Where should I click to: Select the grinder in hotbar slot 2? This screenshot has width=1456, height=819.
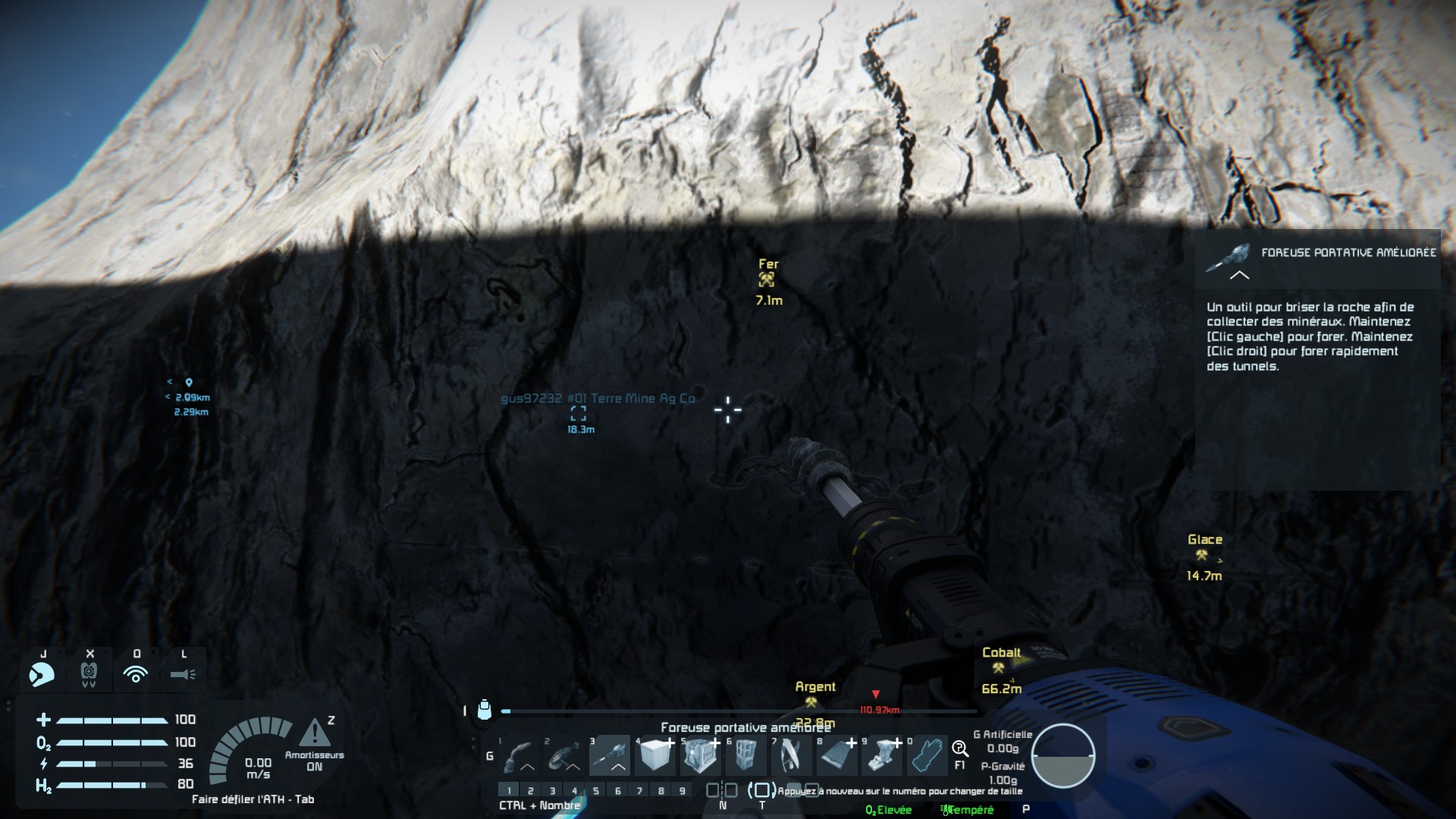coord(564,755)
